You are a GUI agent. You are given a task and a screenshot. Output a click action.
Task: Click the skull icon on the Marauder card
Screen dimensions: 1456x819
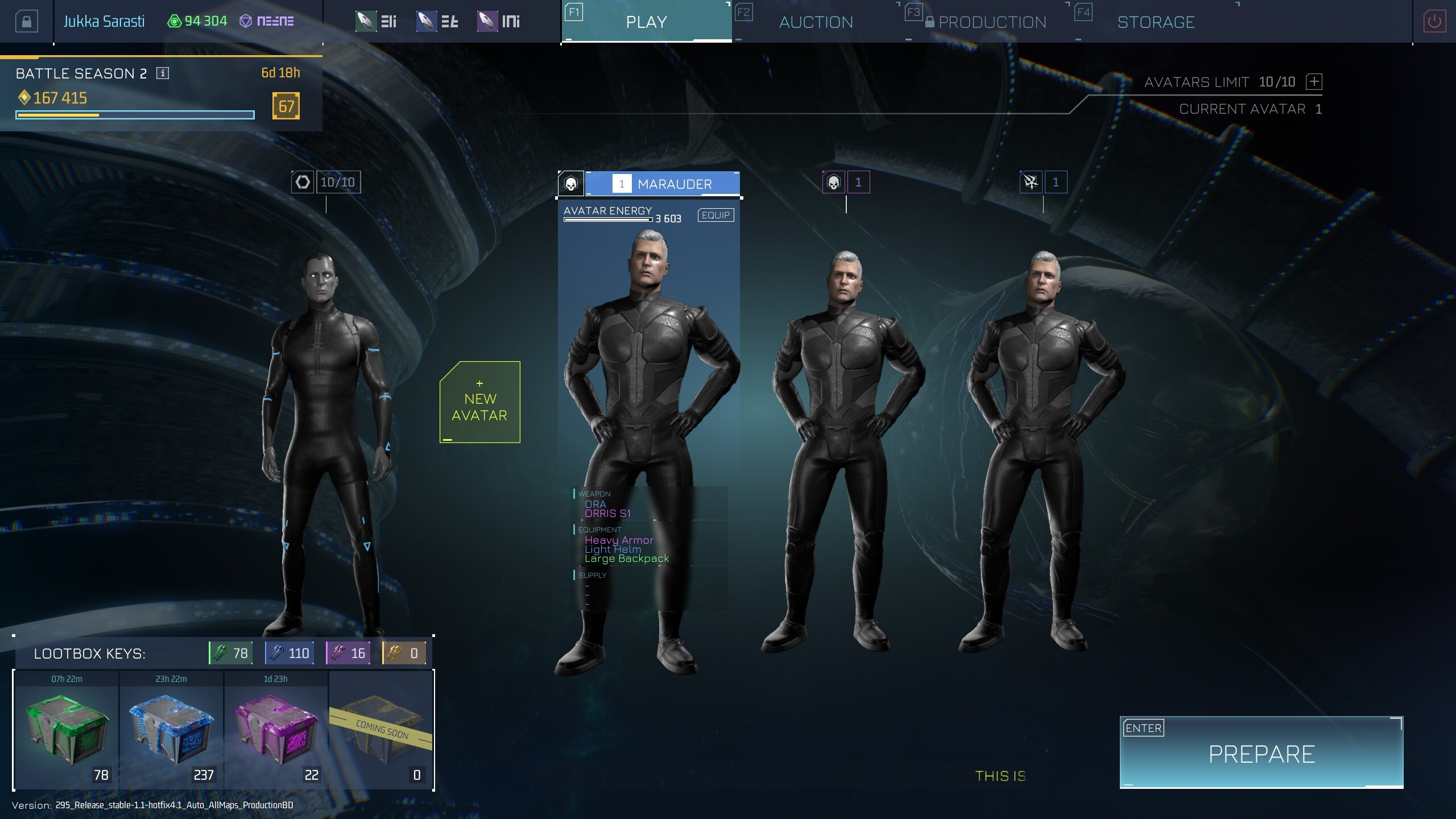(x=571, y=183)
